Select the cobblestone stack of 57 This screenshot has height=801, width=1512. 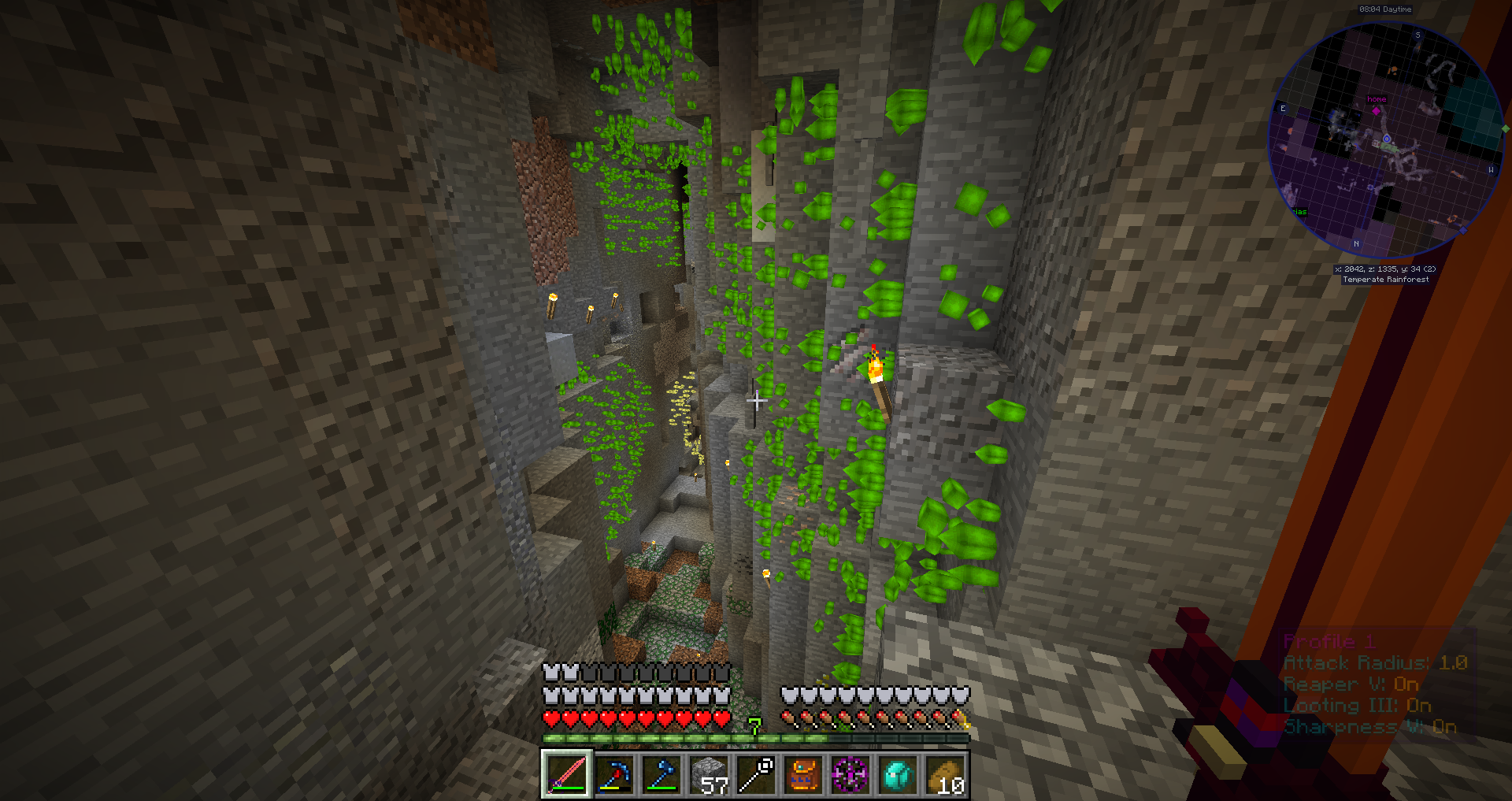[x=708, y=774]
